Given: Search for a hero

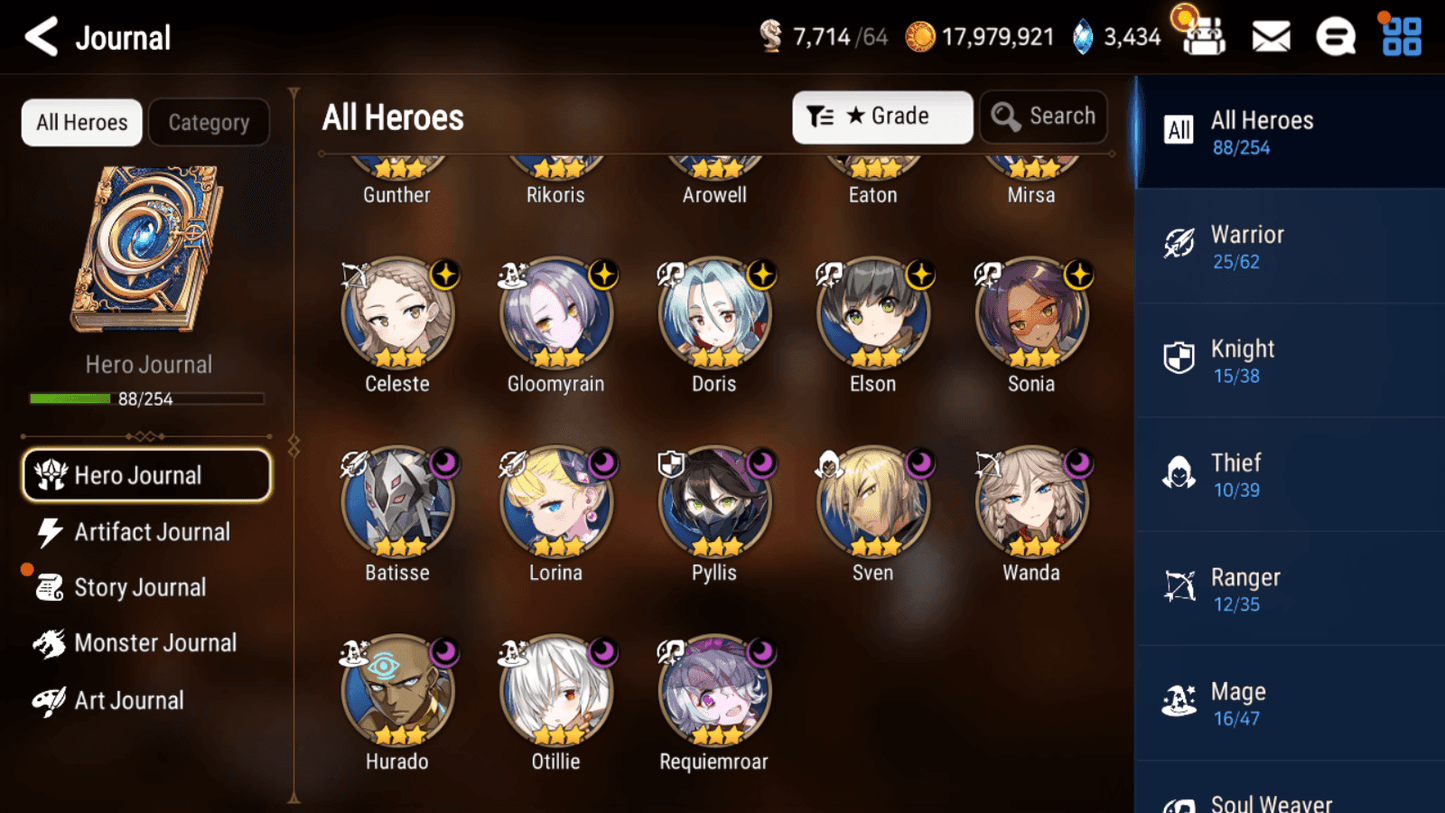Looking at the screenshot, I should click(x=1043, y=117).
